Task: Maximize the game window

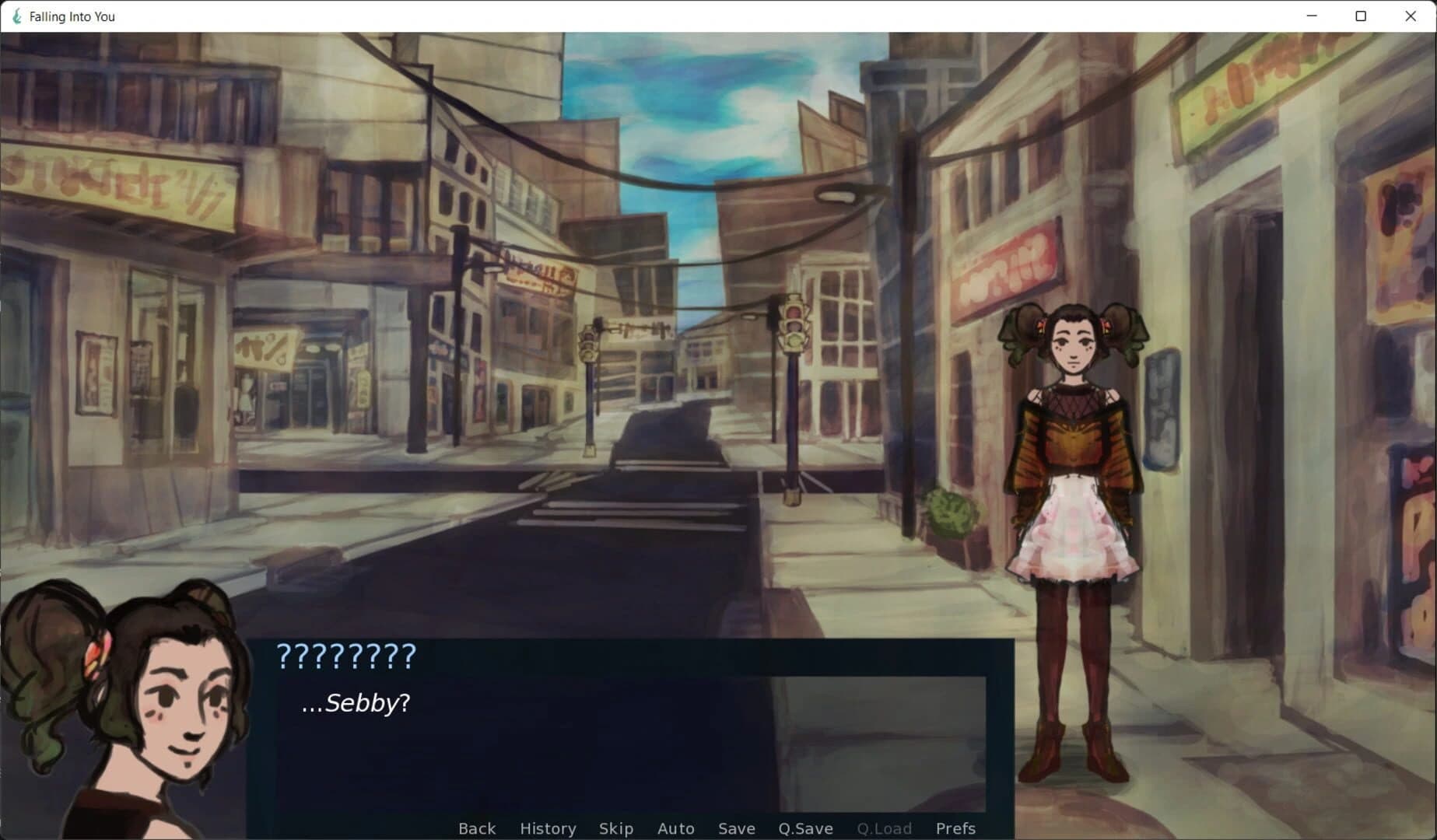Action: coord(1359,16)
